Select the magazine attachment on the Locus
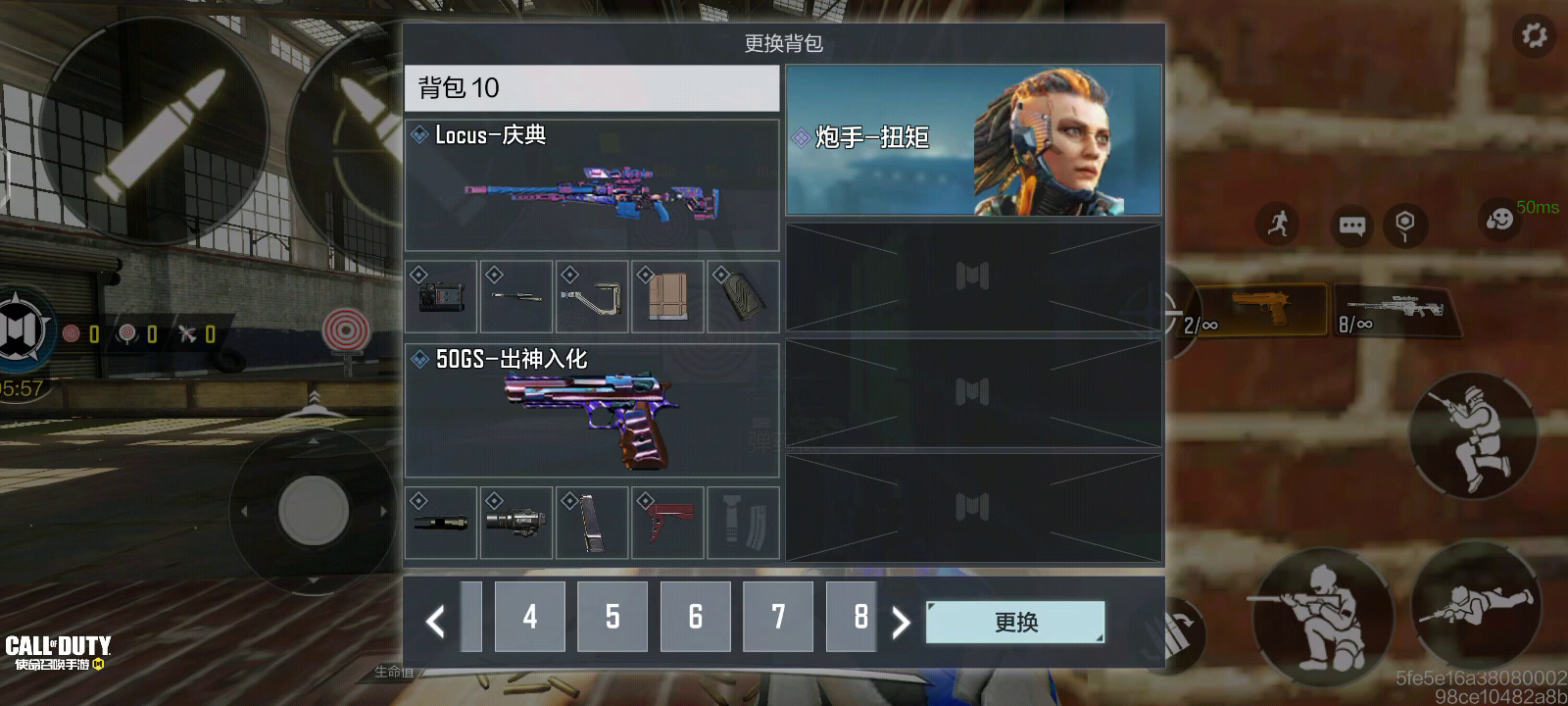This screenshot has height=706, width=1568. (667, 297)
